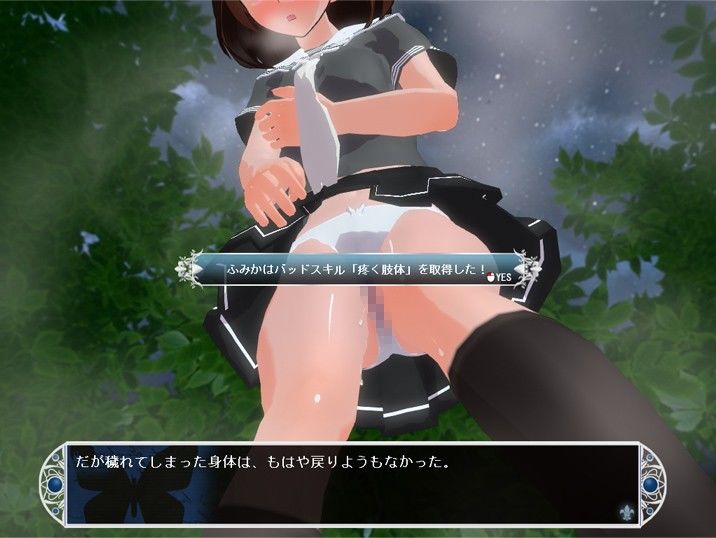This screenshot has width=716, height=538.
Task: Advance the dialogue text box
Action: (340, 480)
